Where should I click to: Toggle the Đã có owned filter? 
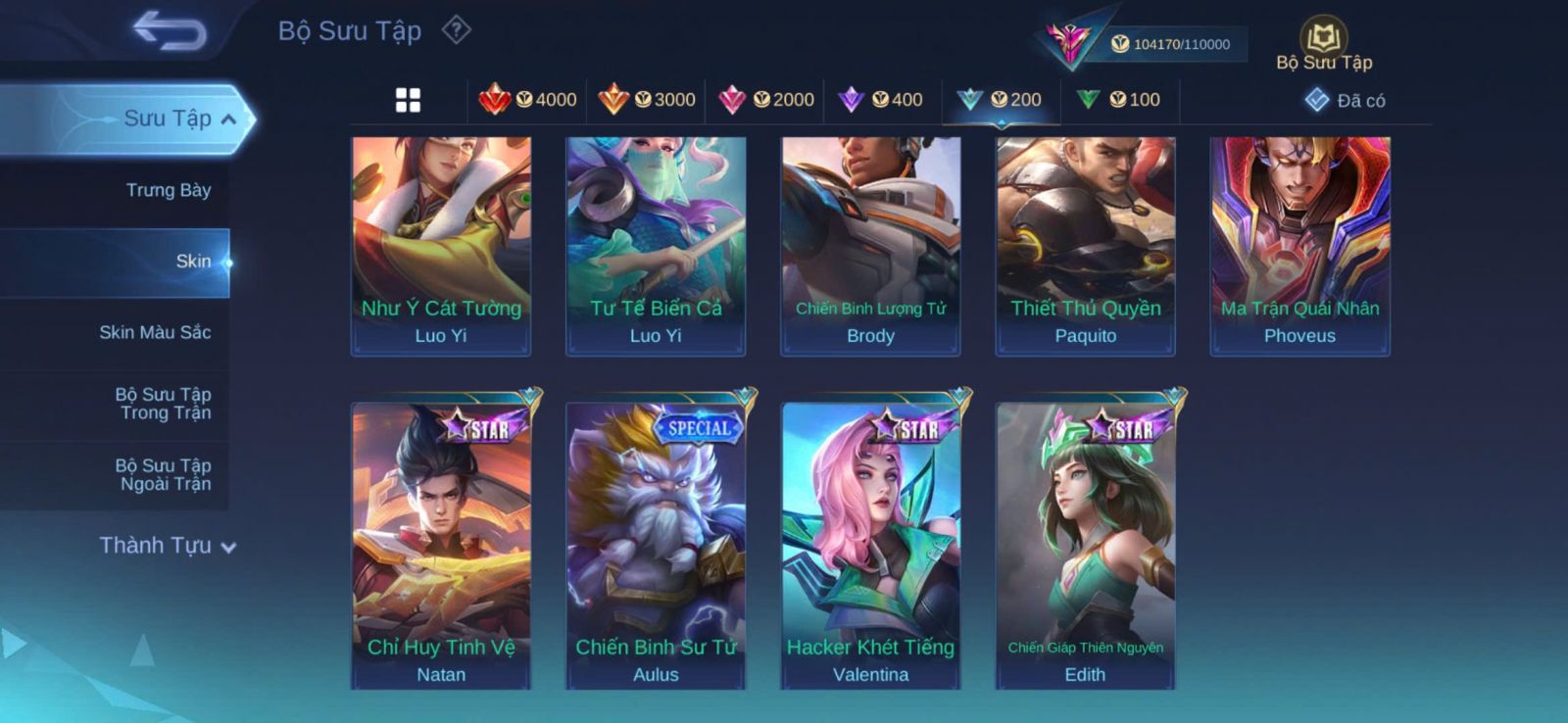click(1345, 100)
